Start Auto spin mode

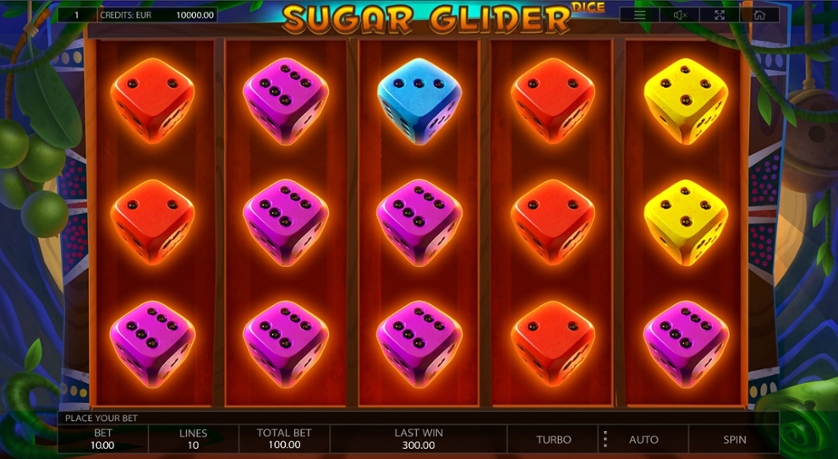pyautogui.click(x=643, y=439)
